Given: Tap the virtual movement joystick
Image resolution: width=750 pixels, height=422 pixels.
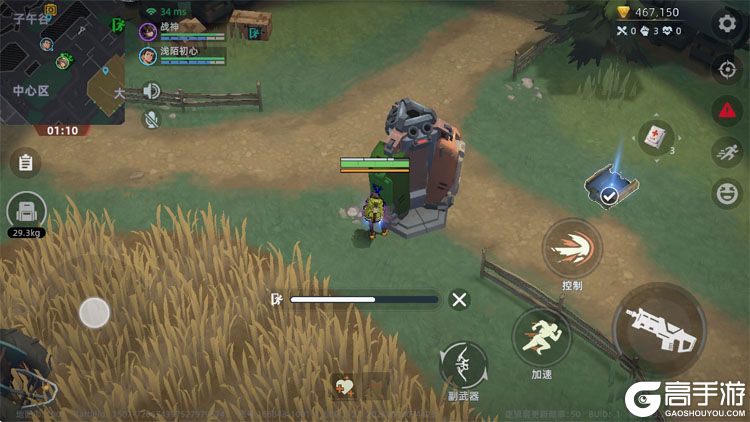Looking at the screenshot, I should [x=94, y=313].
